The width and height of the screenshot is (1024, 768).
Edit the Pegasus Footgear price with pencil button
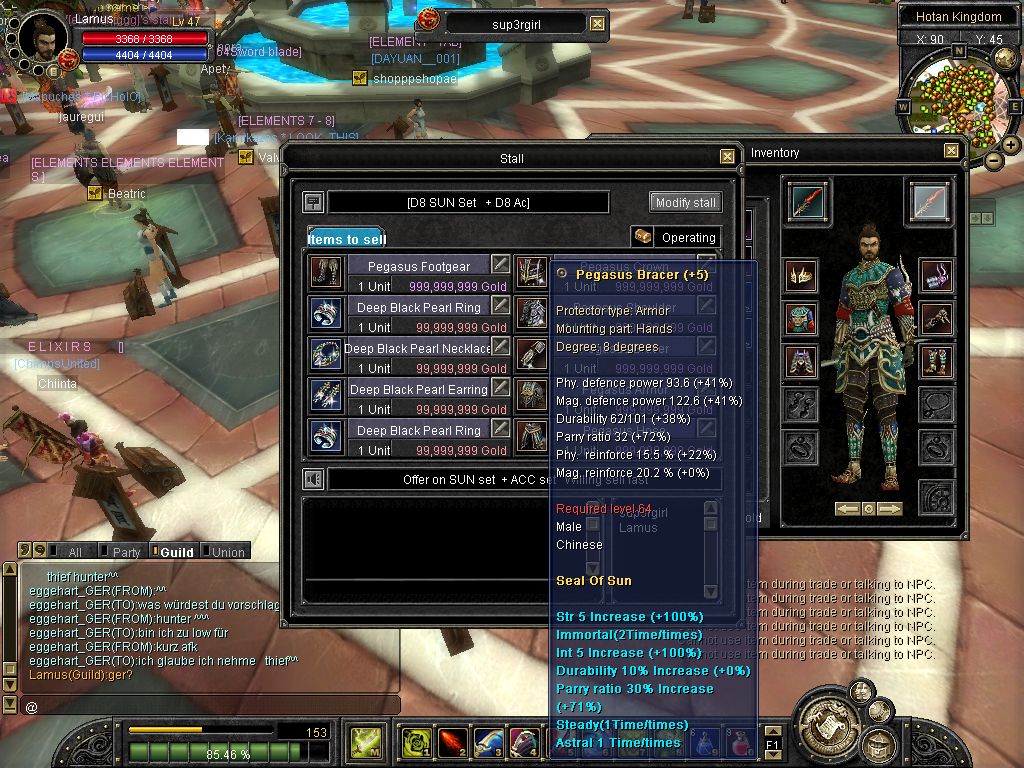click(x=500, y=265)
